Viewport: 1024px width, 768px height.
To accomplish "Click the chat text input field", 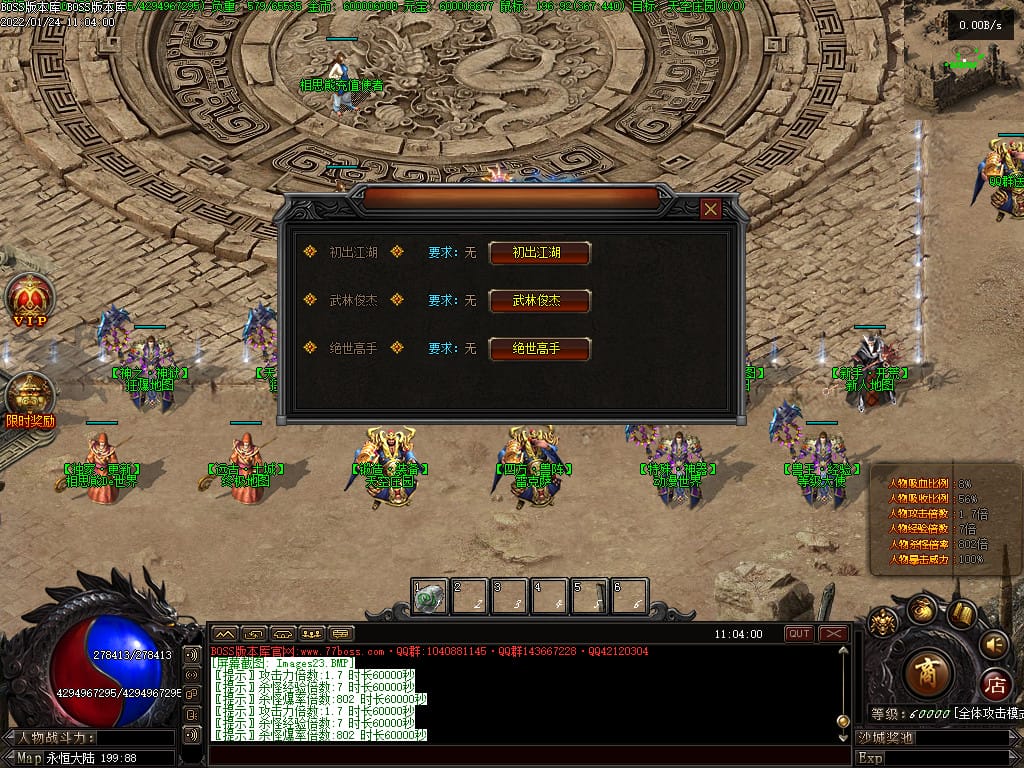I will [520, 755].
